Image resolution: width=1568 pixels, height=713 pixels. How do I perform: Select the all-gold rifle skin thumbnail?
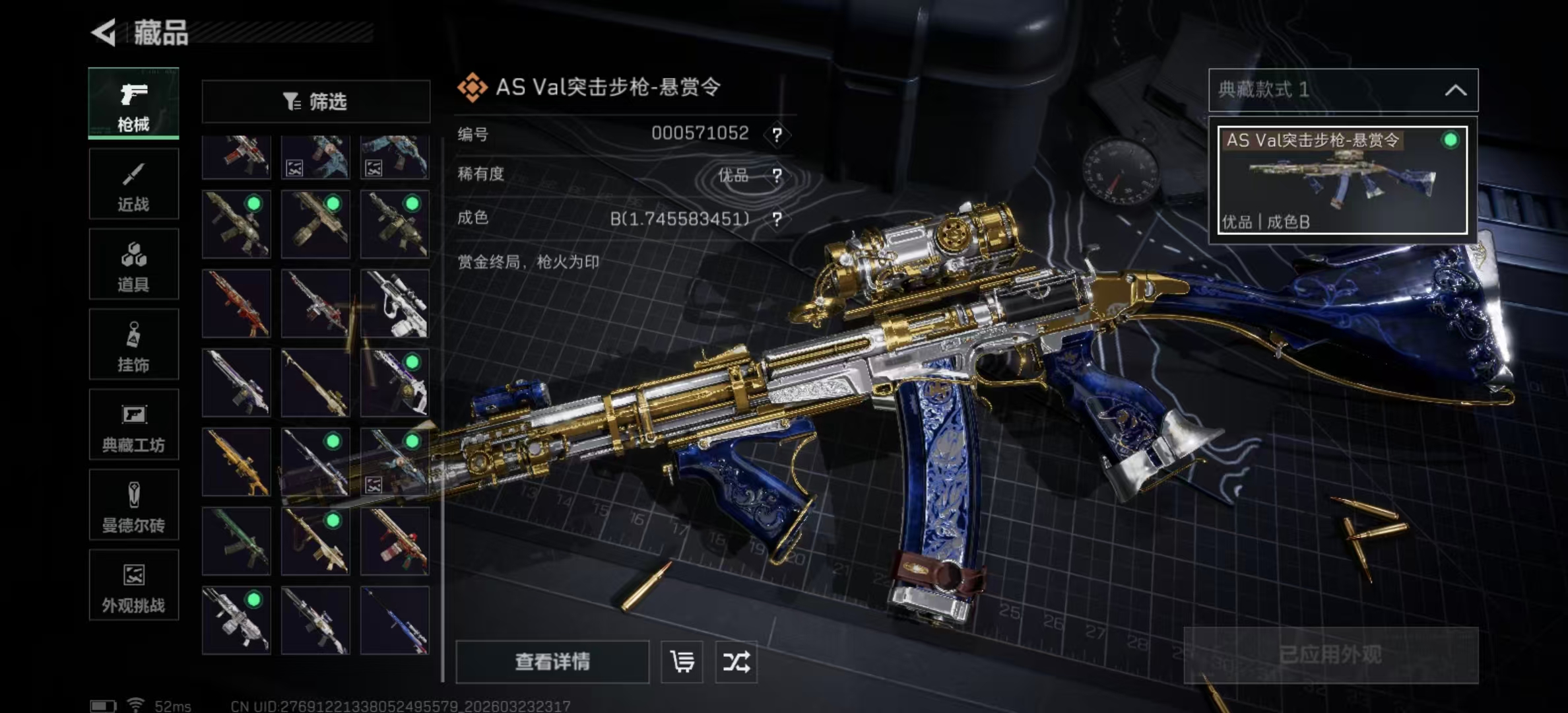point(236,462)
